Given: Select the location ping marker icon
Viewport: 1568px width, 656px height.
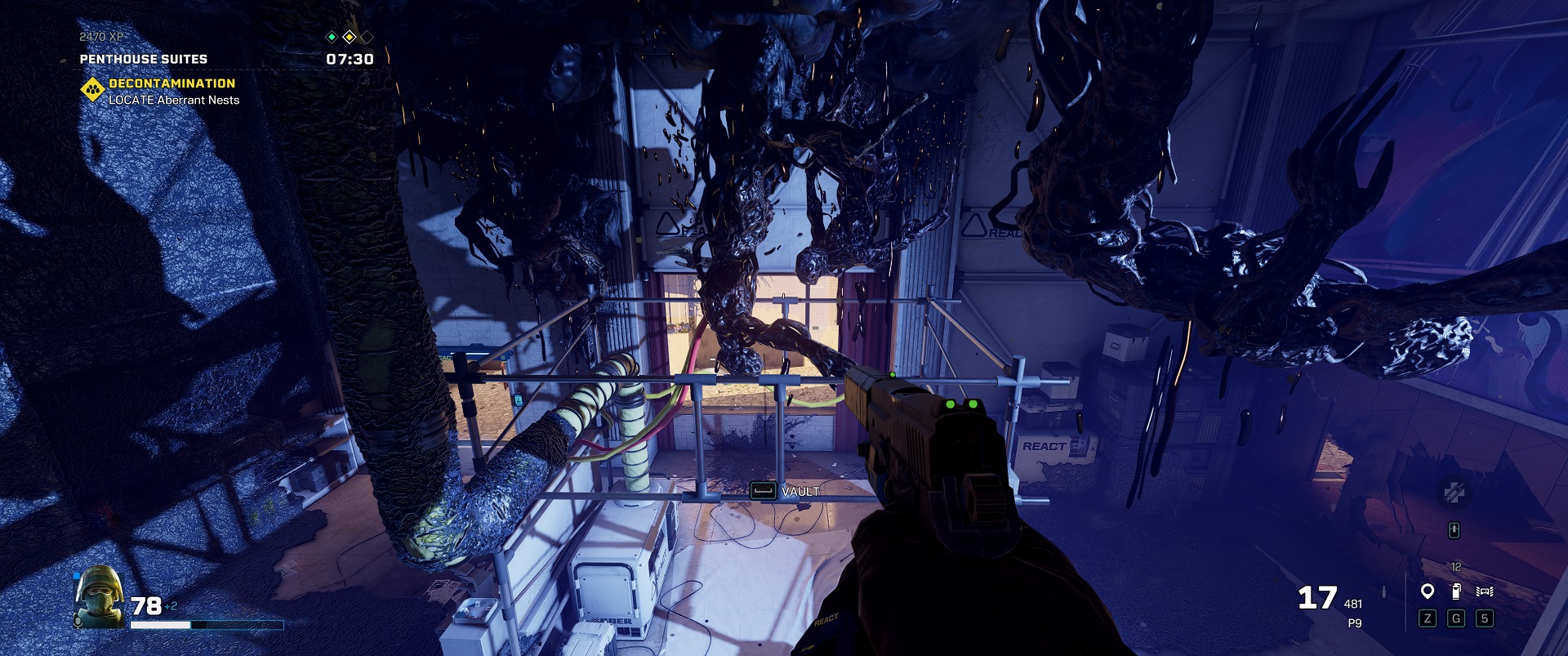Looking at the screenshot, I should (1427, 591).
